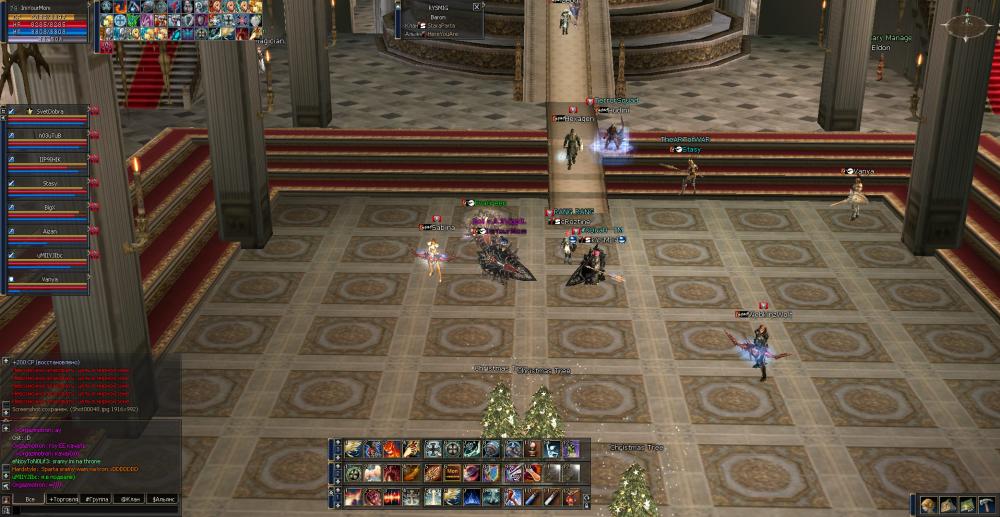Open the radar compass in the corner

point(968,25)
